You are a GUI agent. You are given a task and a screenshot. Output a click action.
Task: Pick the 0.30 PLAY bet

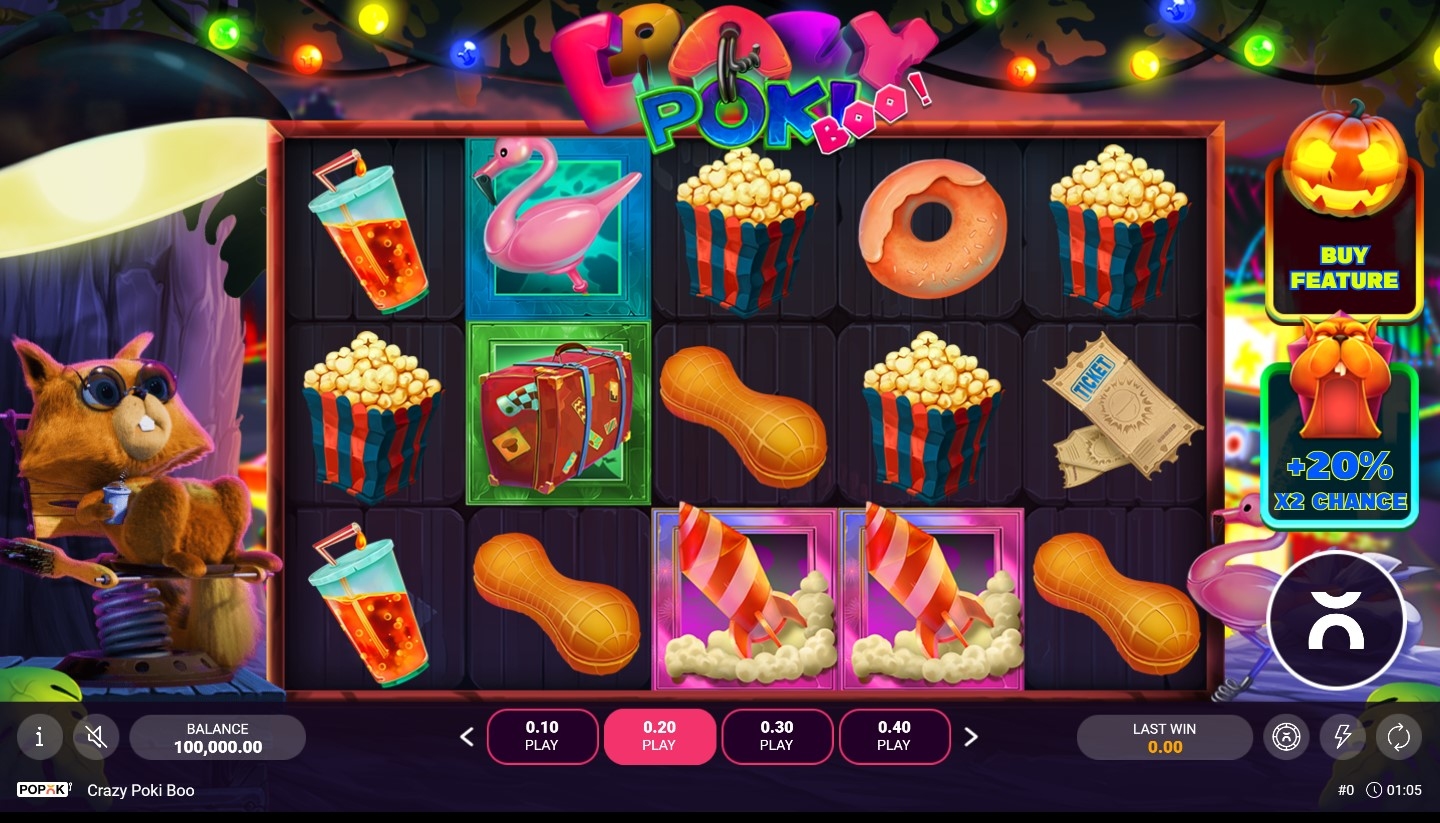pos(777,736)
